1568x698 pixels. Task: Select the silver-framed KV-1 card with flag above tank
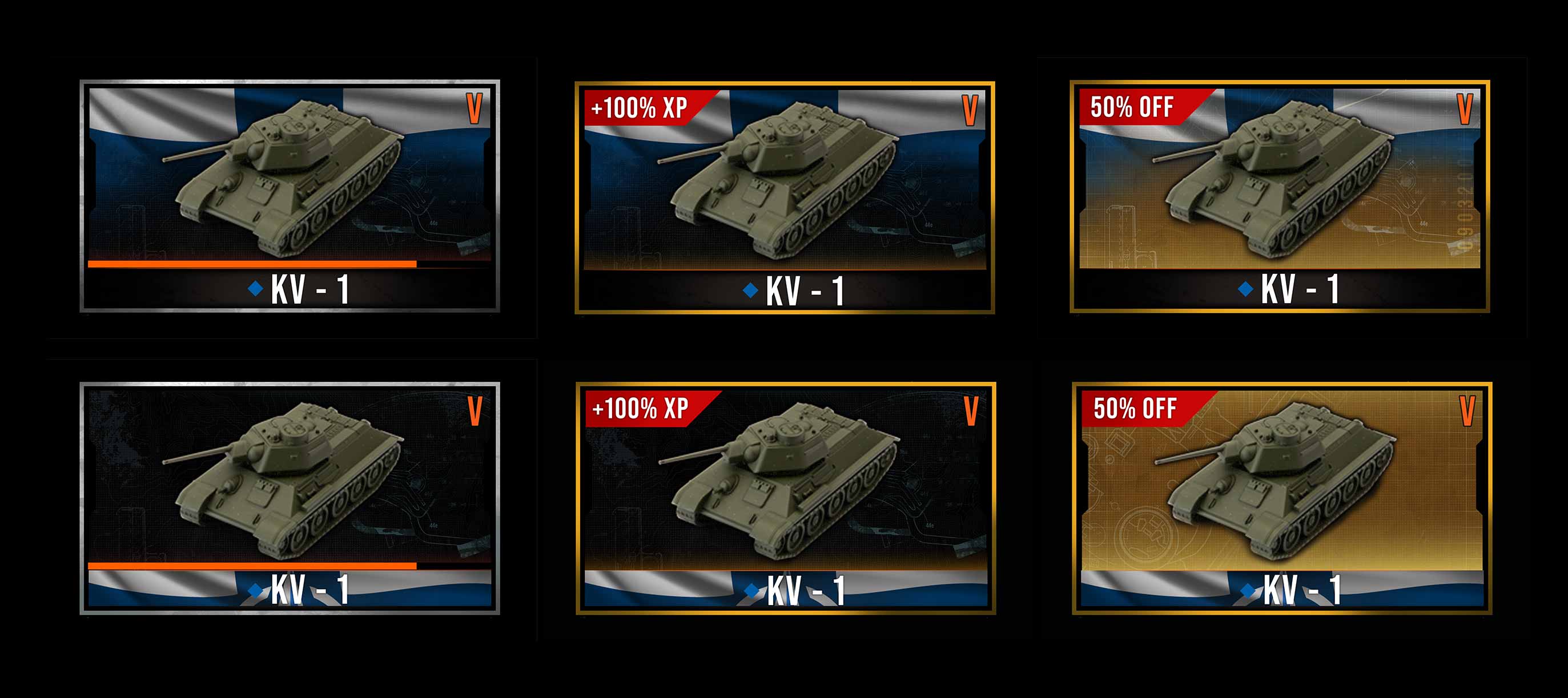[x=290, y=196]
